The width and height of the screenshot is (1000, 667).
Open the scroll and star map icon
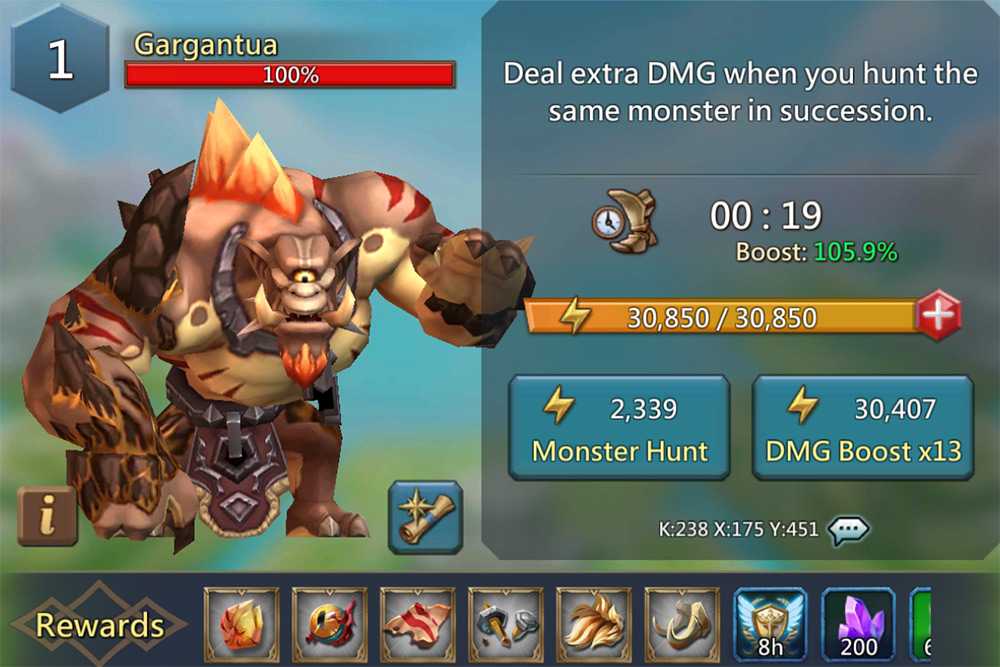425,517
